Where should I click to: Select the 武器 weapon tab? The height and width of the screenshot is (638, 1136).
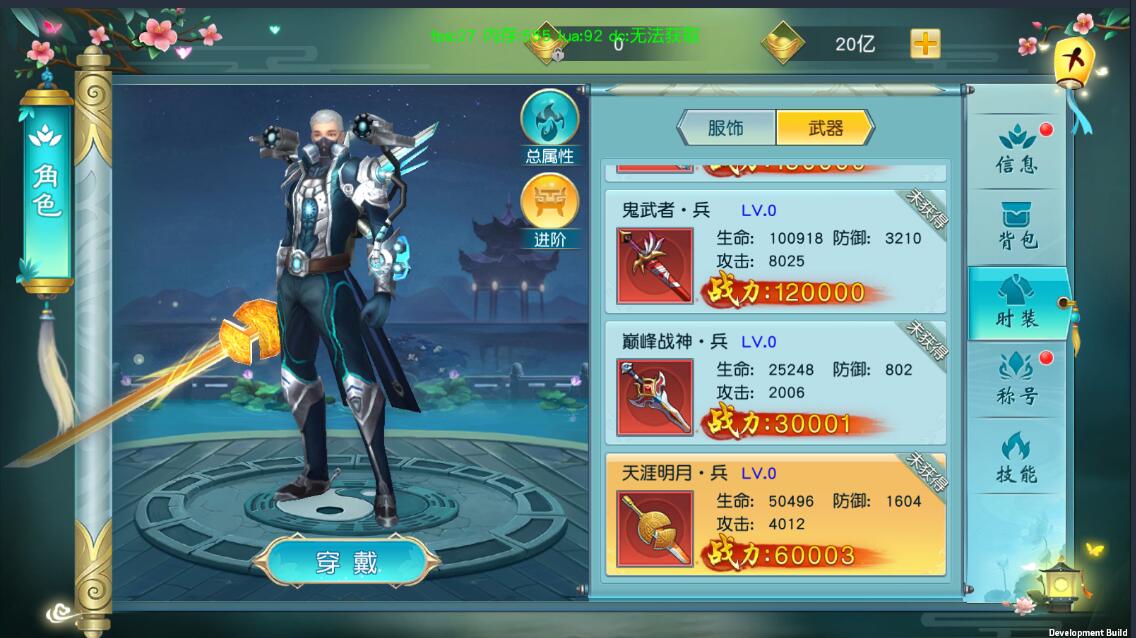(x=824, y=128)
